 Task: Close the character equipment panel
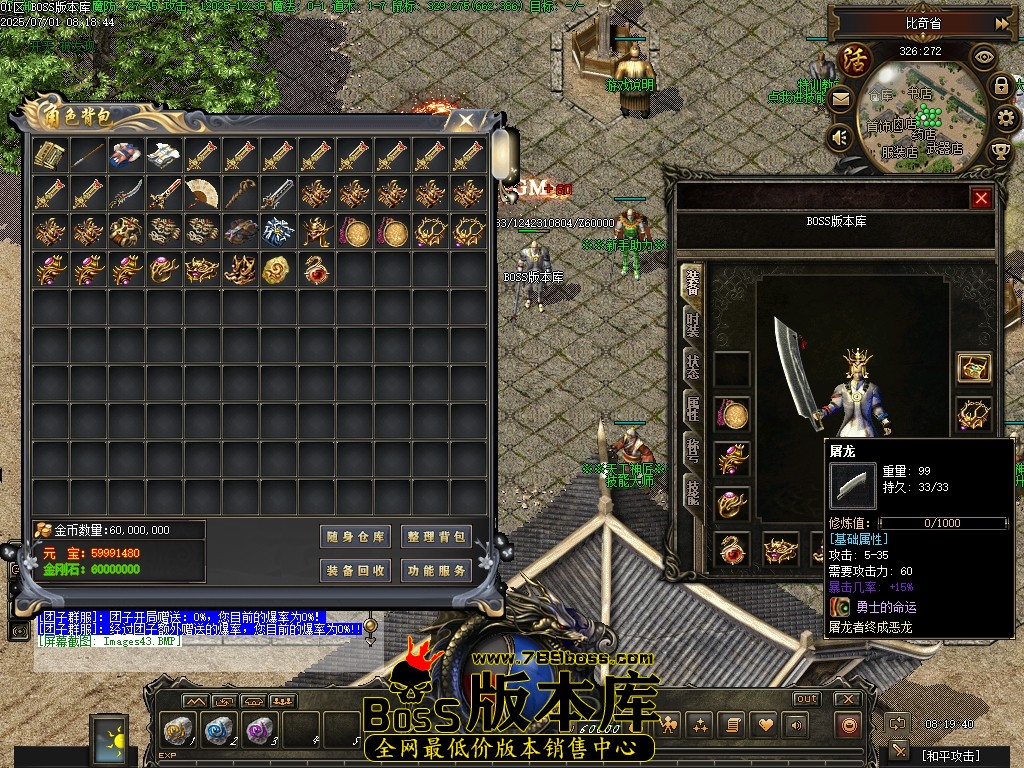pyautogui.click(x=981, y=198)
